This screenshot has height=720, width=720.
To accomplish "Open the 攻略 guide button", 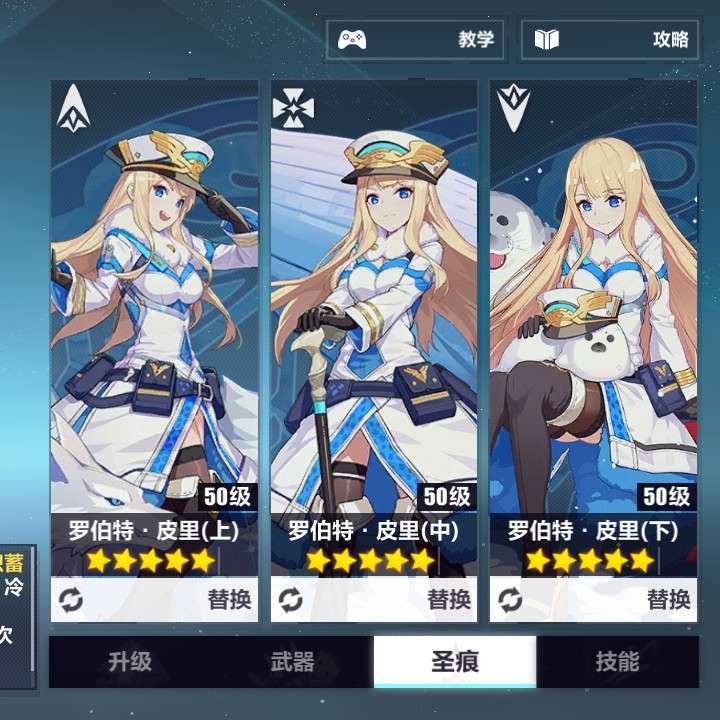I will coord(612,40).
